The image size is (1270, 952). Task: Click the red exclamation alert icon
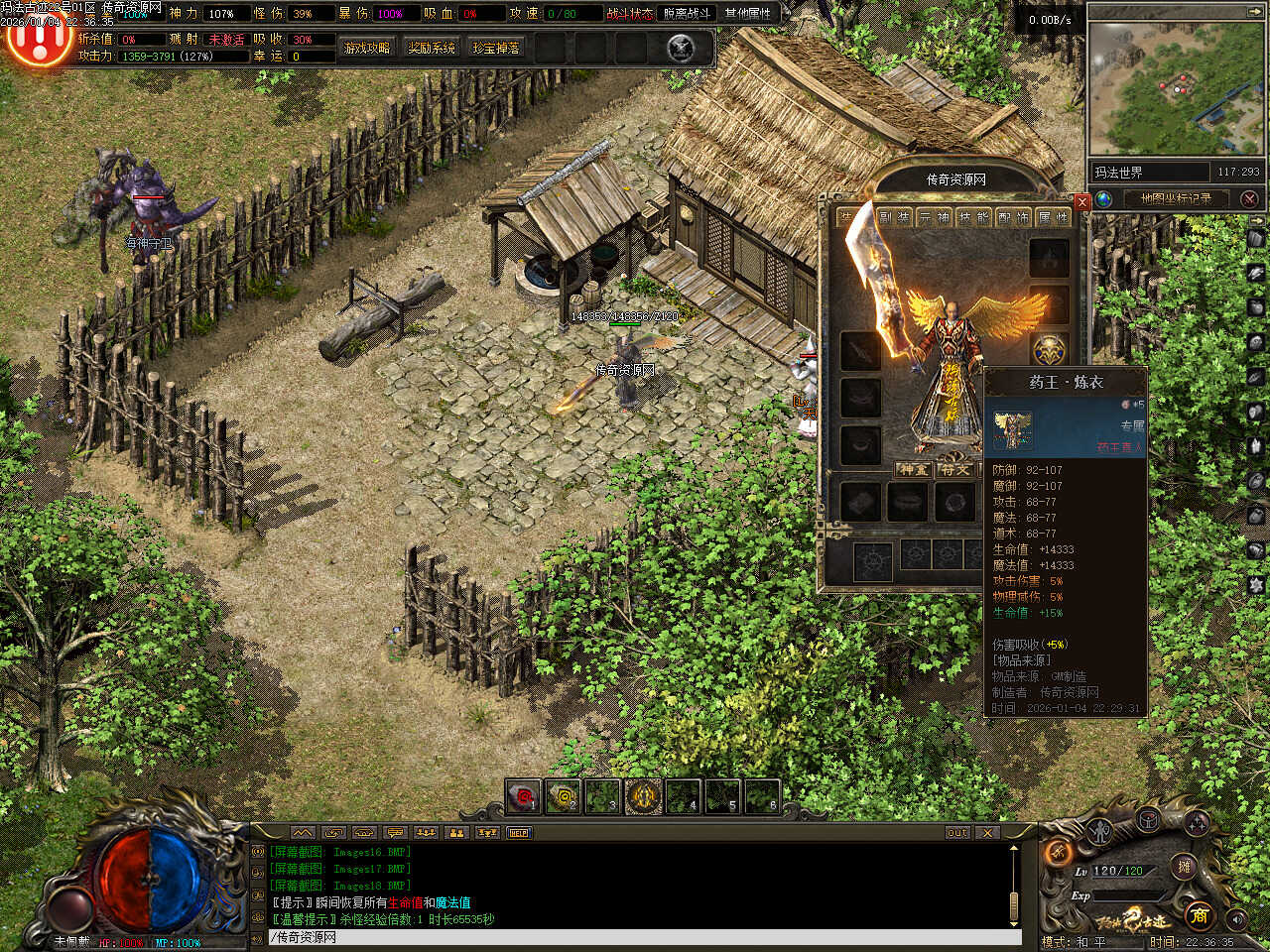click(x=38, y=40)
